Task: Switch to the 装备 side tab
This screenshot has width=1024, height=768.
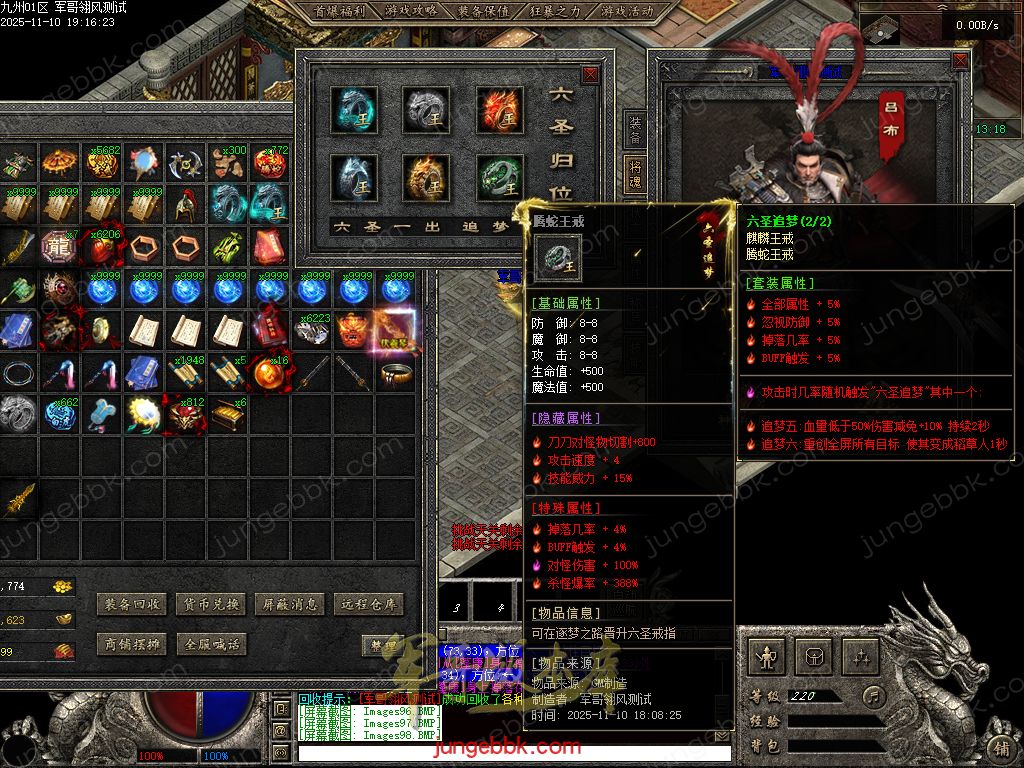Action: click(636, 128)
